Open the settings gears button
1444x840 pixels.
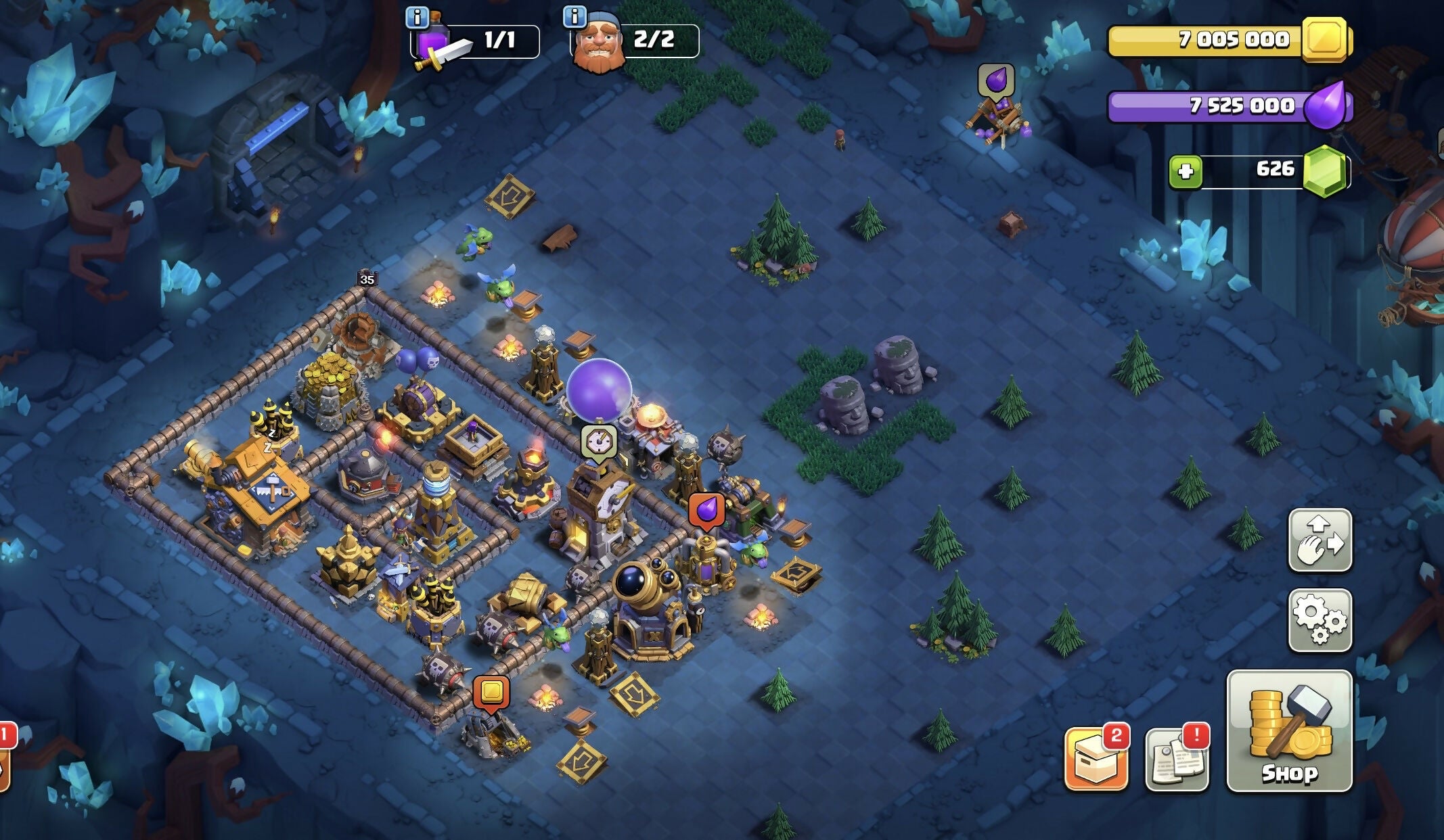[x=1319, y=620]
